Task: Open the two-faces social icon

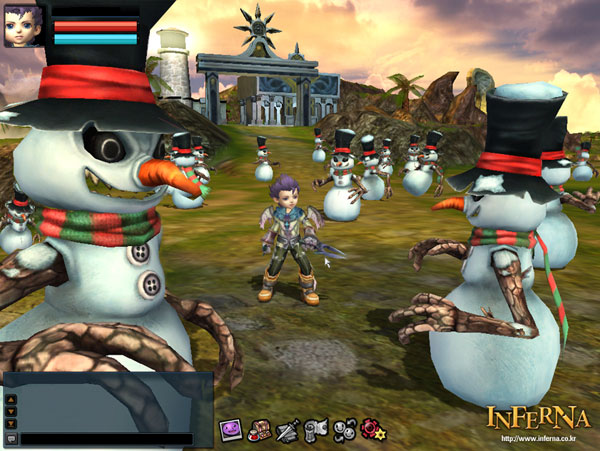Action: pyautogui.click(x=345, y=430)
